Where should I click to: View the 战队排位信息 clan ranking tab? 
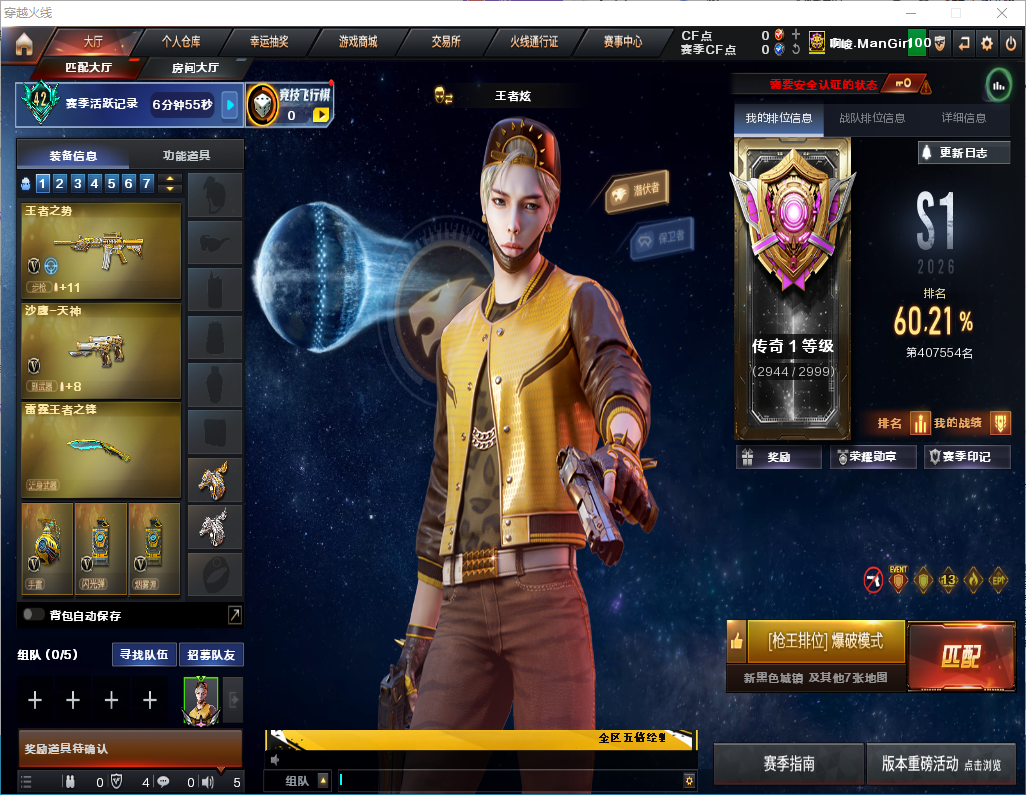tap(871, 118)
